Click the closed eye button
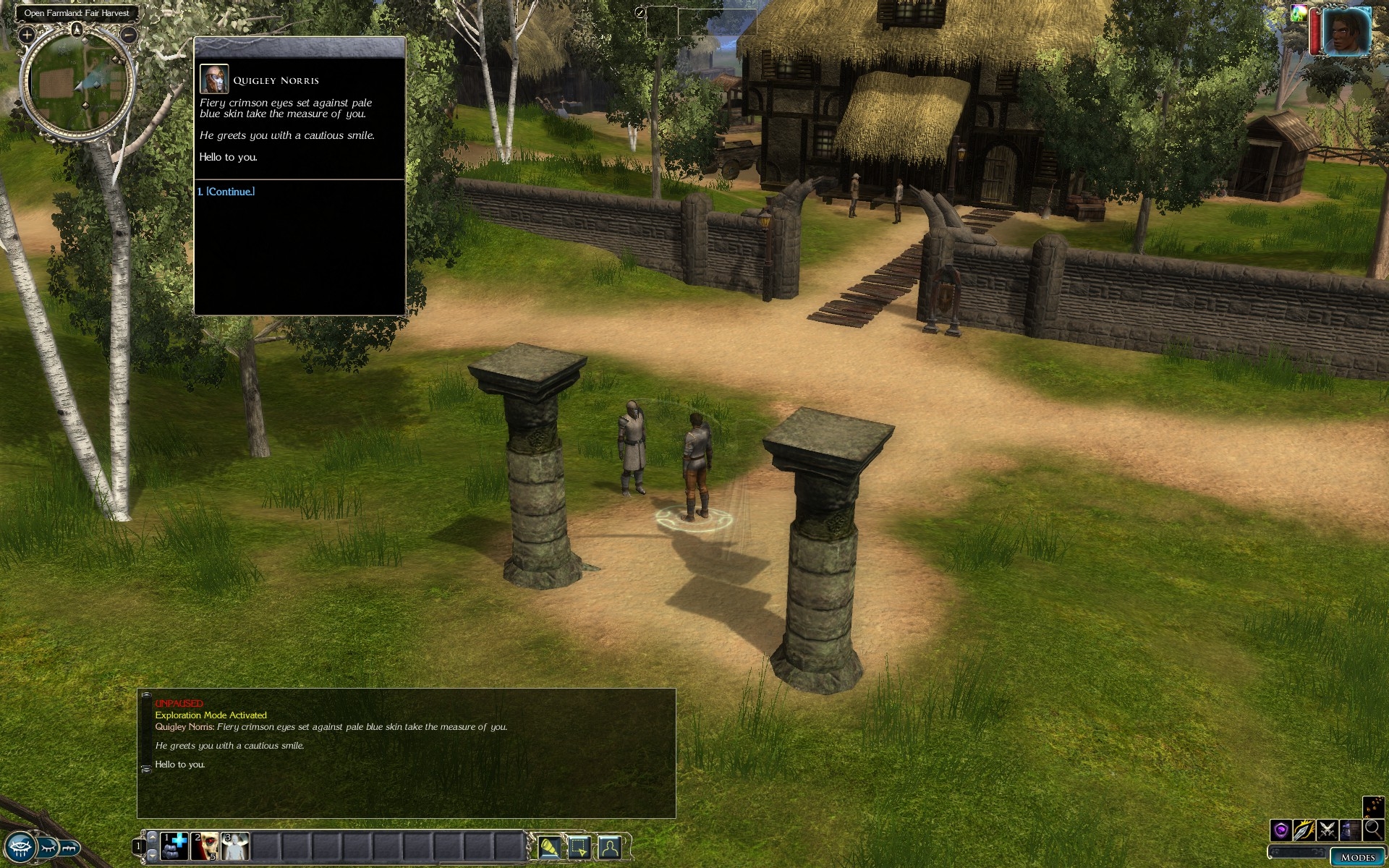1389x868 pixels. coord(48,846)
